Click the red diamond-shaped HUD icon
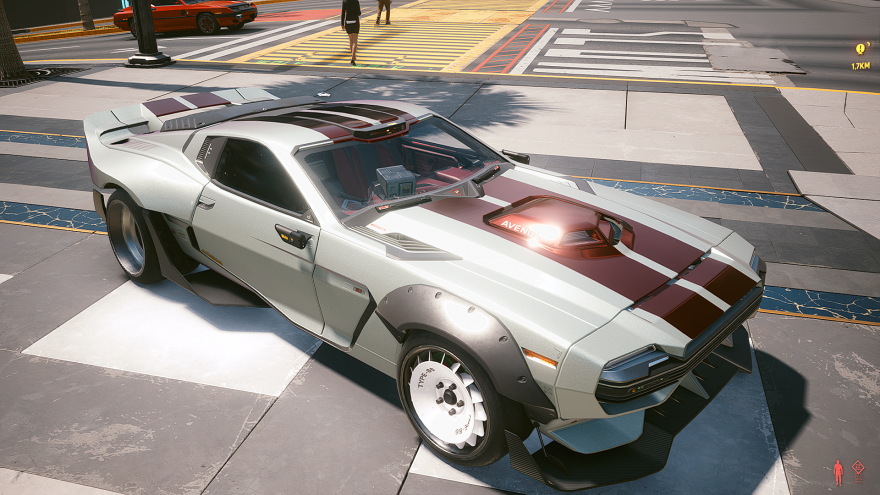The height and width of the screenshot is (495, 880). [x=858, y=468]
